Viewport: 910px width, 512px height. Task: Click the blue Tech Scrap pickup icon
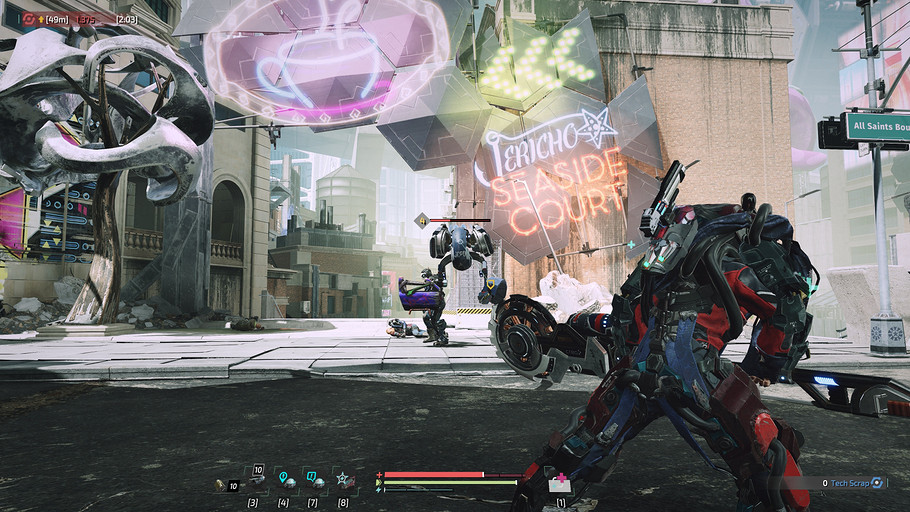[877, 483]
